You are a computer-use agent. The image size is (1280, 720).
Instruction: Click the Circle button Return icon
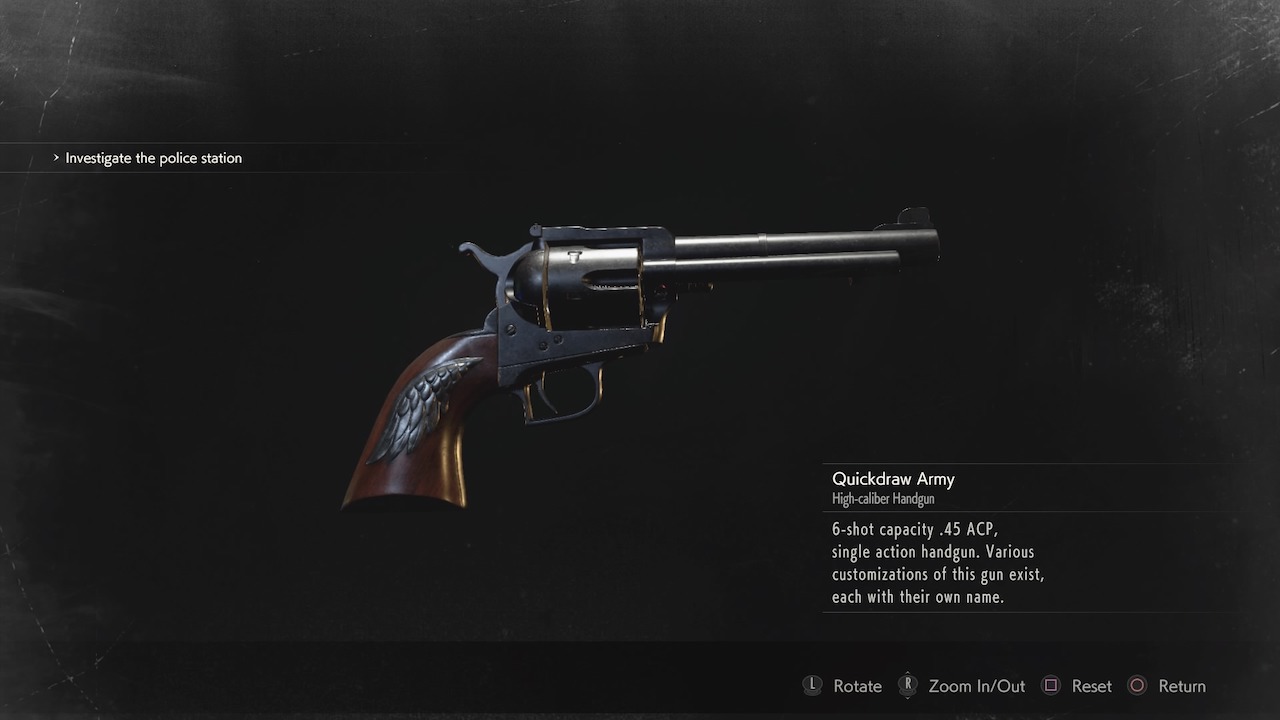1137,686
